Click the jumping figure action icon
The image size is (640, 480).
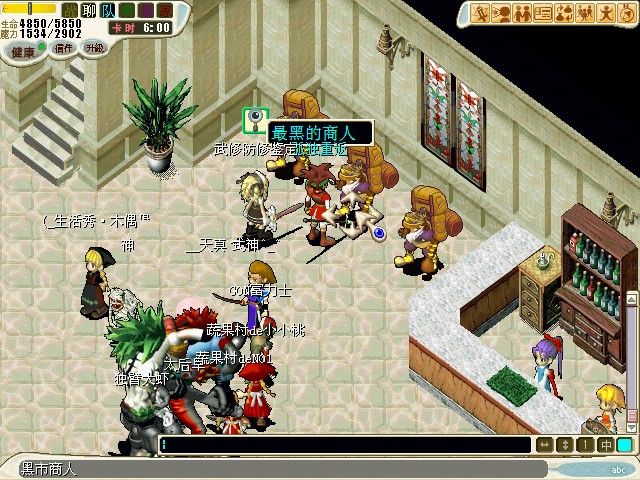[606, 13]
